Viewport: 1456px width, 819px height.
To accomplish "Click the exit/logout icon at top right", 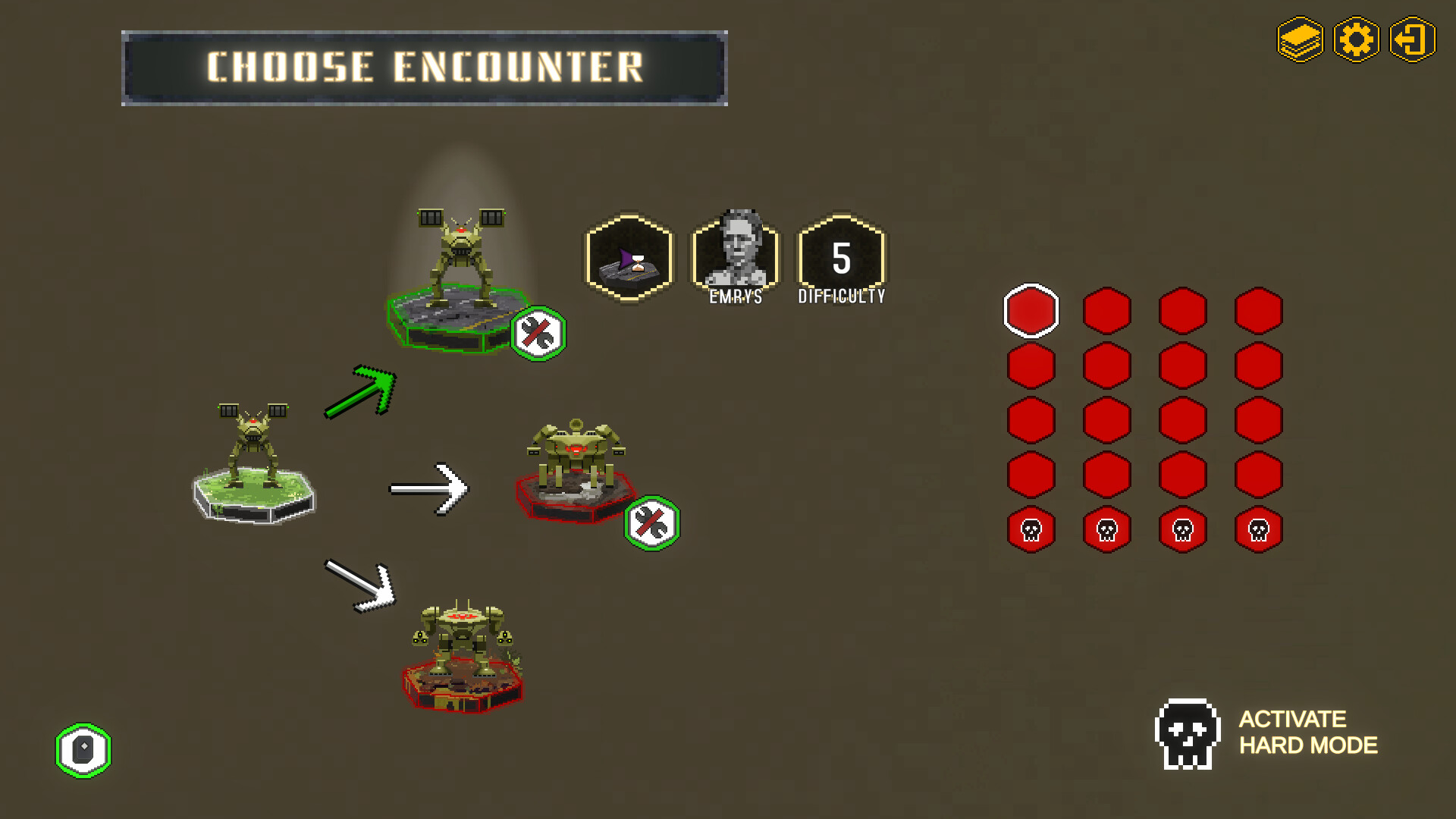I will [x=1412, y=39].
